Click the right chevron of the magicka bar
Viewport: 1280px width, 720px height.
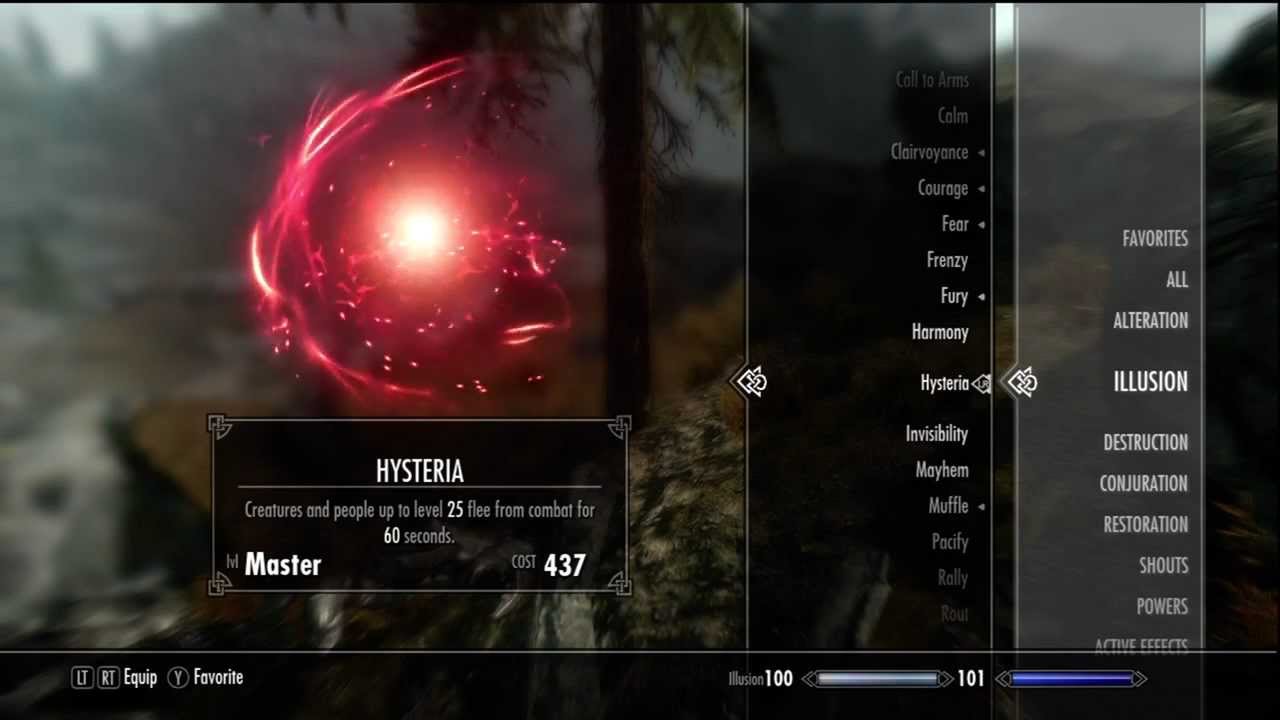pos(1140,678)
